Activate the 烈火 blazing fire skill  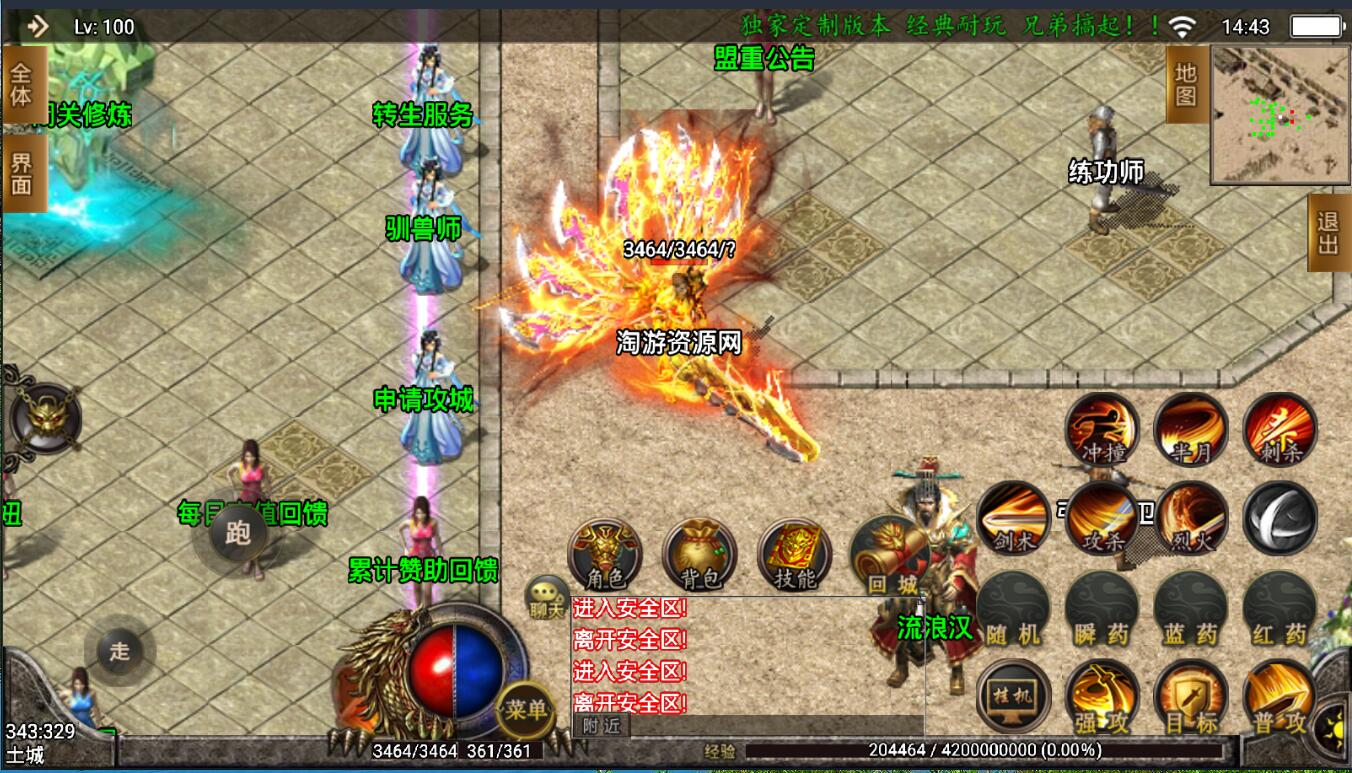click(1191, 518)
